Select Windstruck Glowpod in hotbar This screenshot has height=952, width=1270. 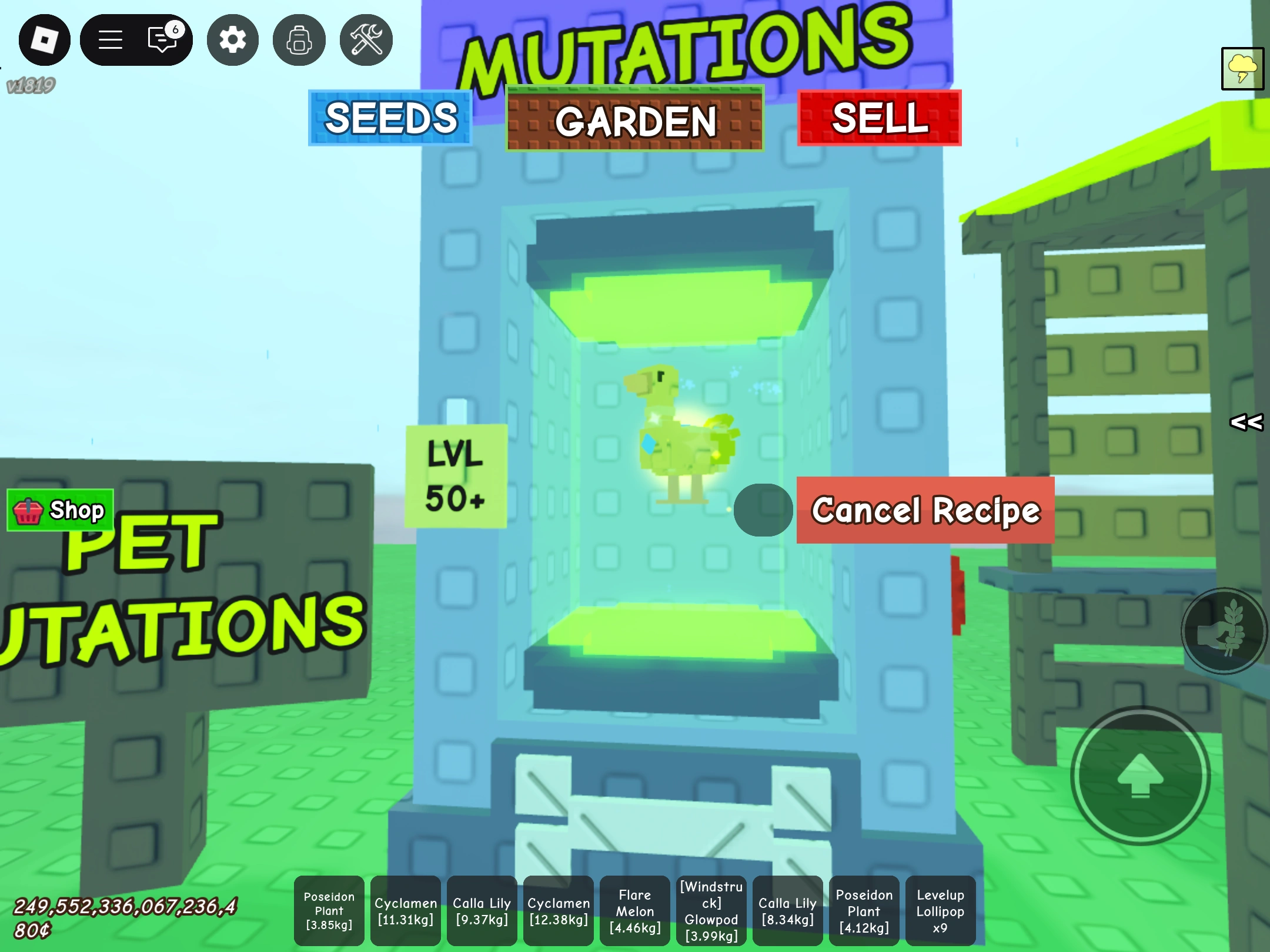[711, 910]
